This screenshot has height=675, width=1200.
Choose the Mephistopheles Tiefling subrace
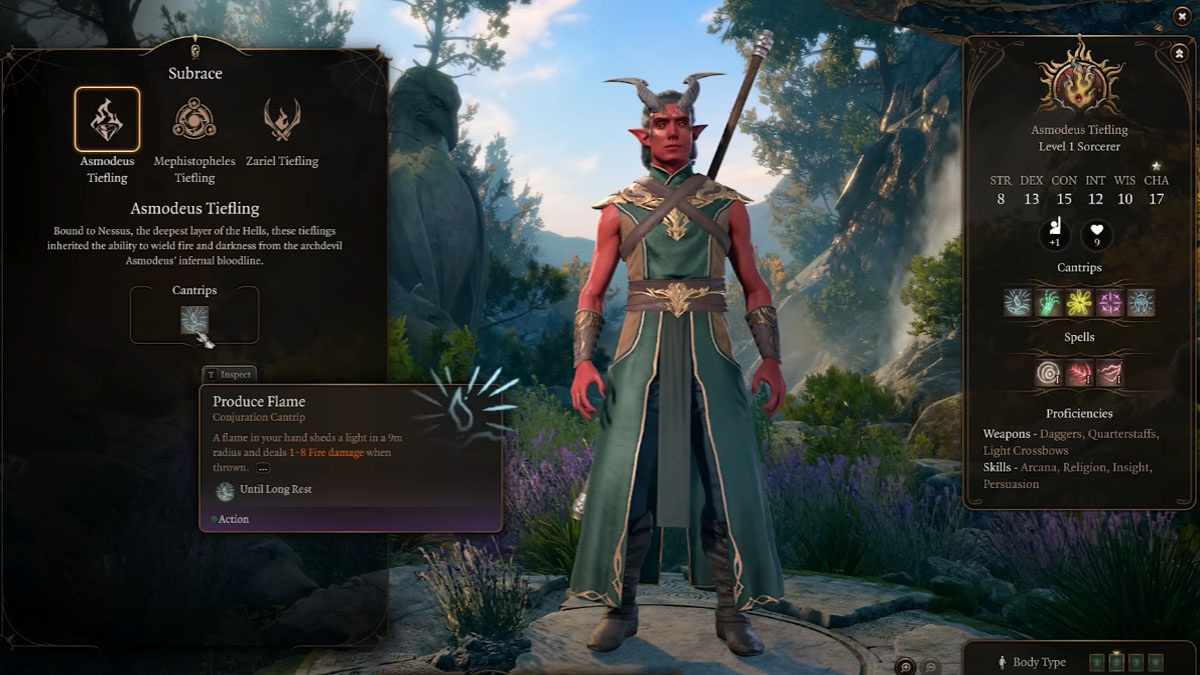(x=194, y=120)
